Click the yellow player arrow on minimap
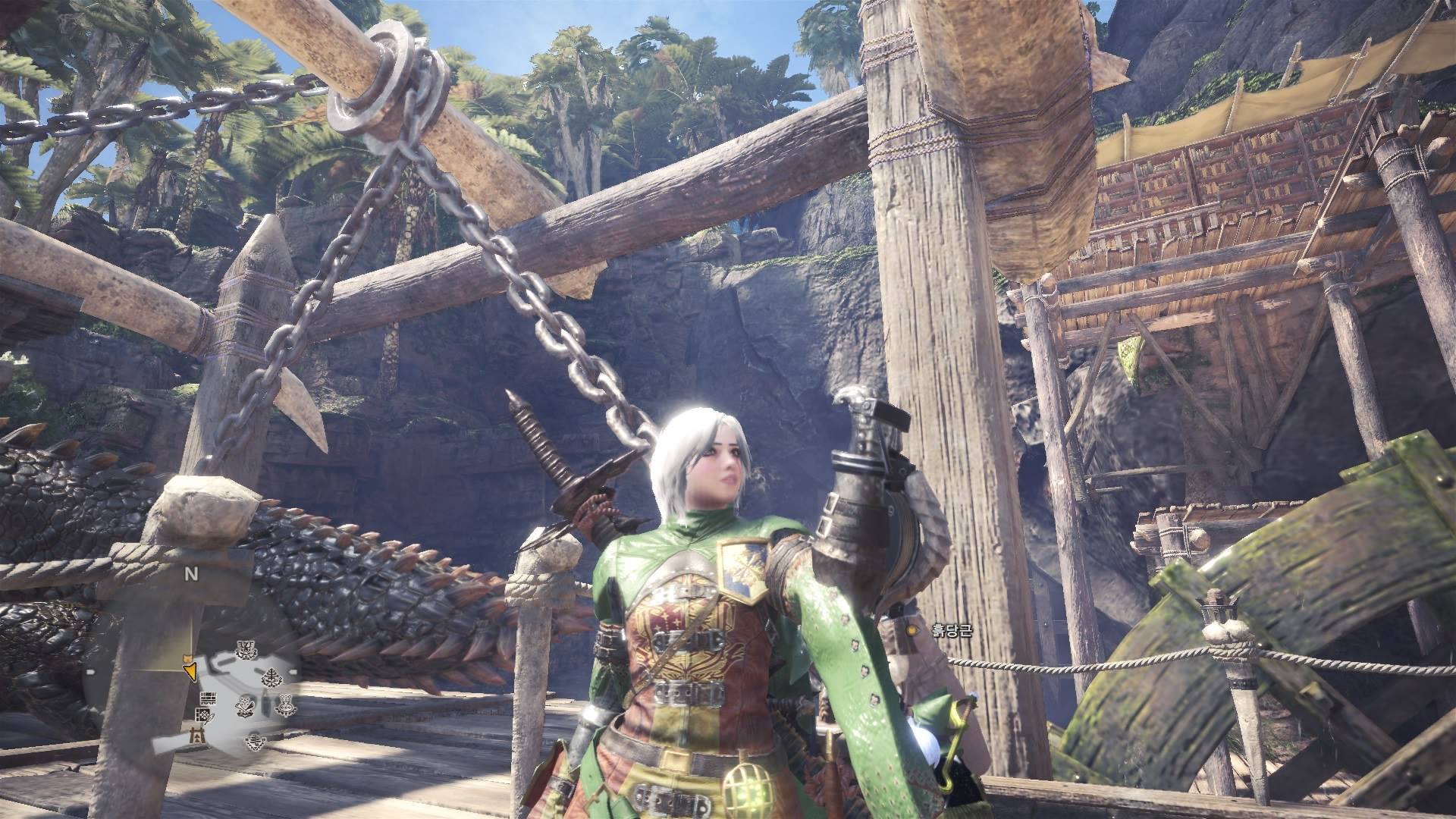This screenshot has width=1456, height=819. click(190, 671)
